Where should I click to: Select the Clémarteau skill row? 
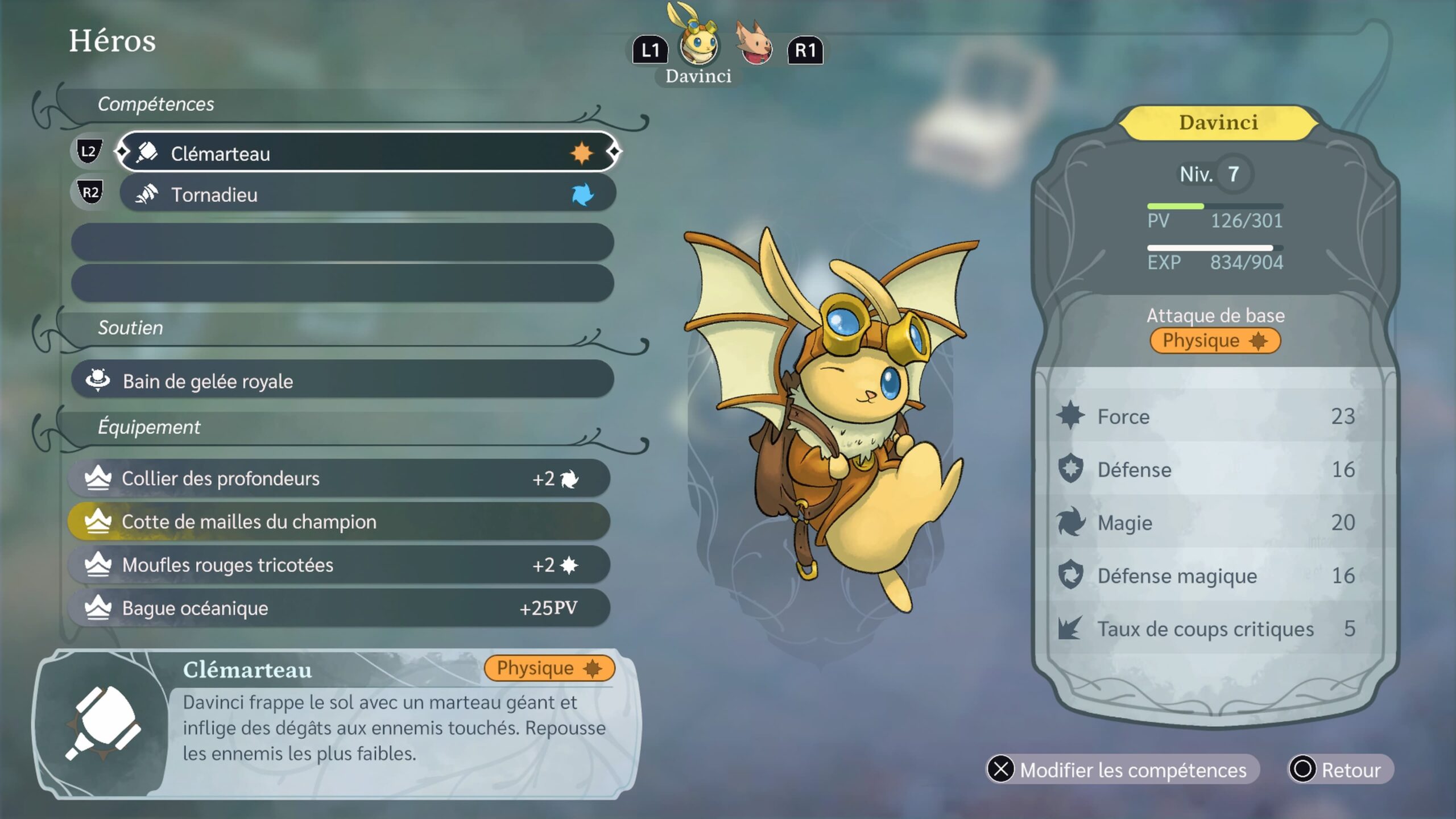click(367, 152)
